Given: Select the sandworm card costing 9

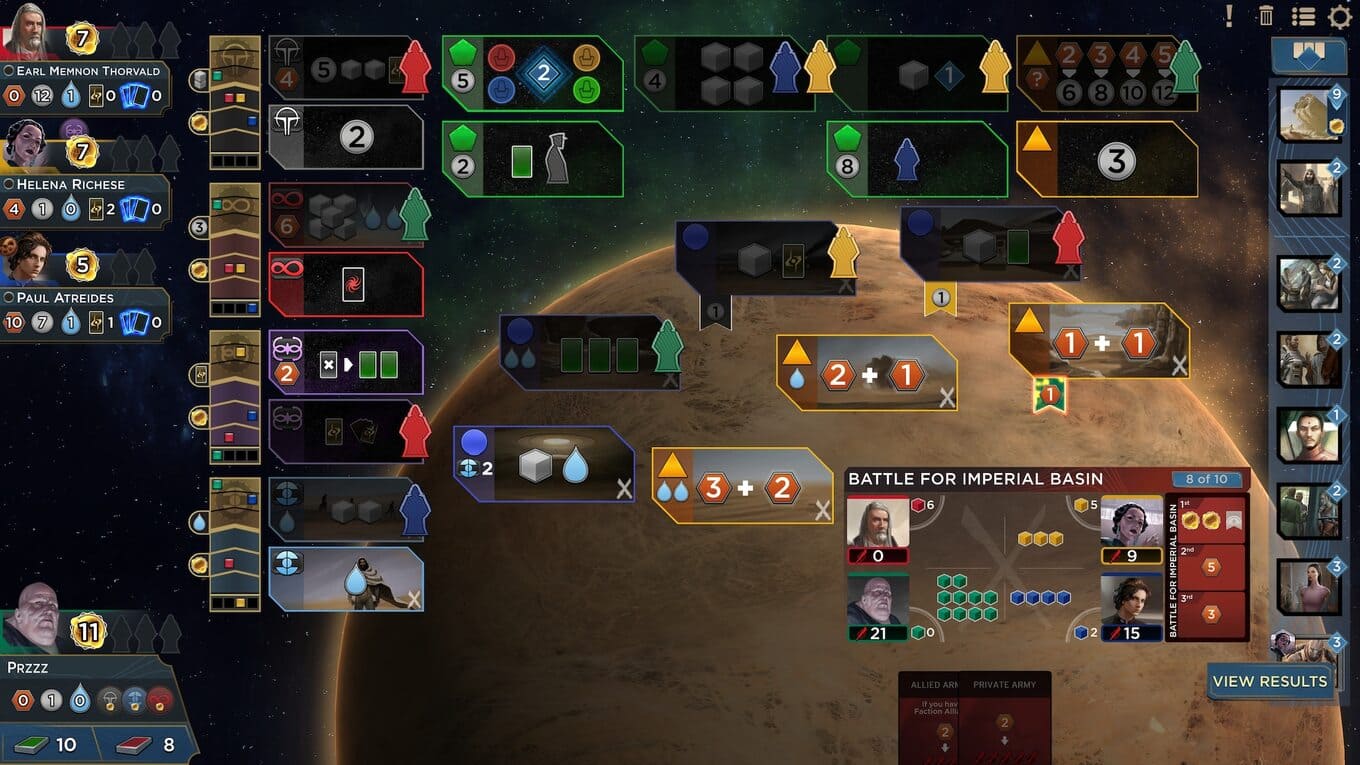Looking at the screenshot, I should (x=1310, y=115).
